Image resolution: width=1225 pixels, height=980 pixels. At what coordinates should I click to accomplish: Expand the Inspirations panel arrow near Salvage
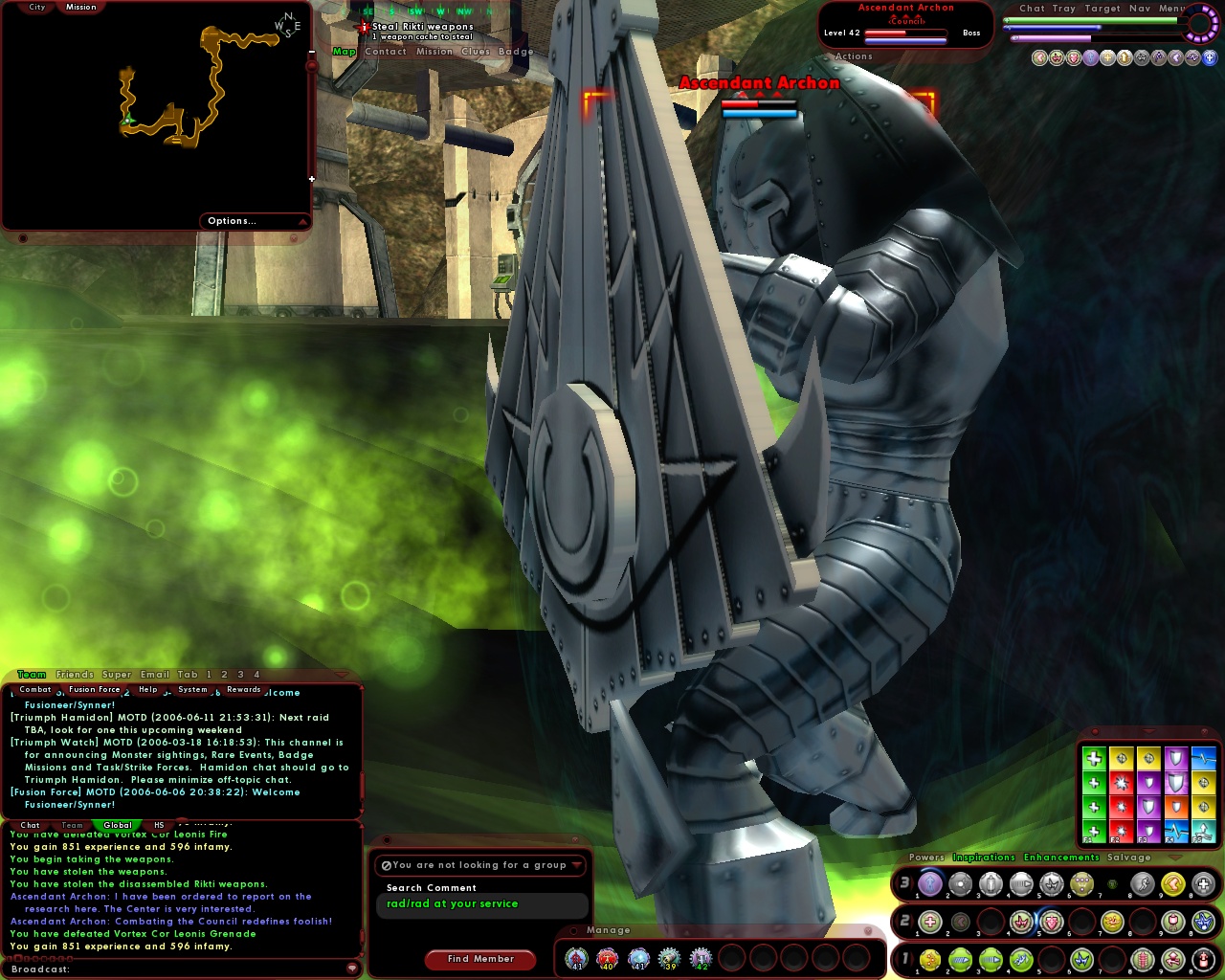[x=1174, y=857]
